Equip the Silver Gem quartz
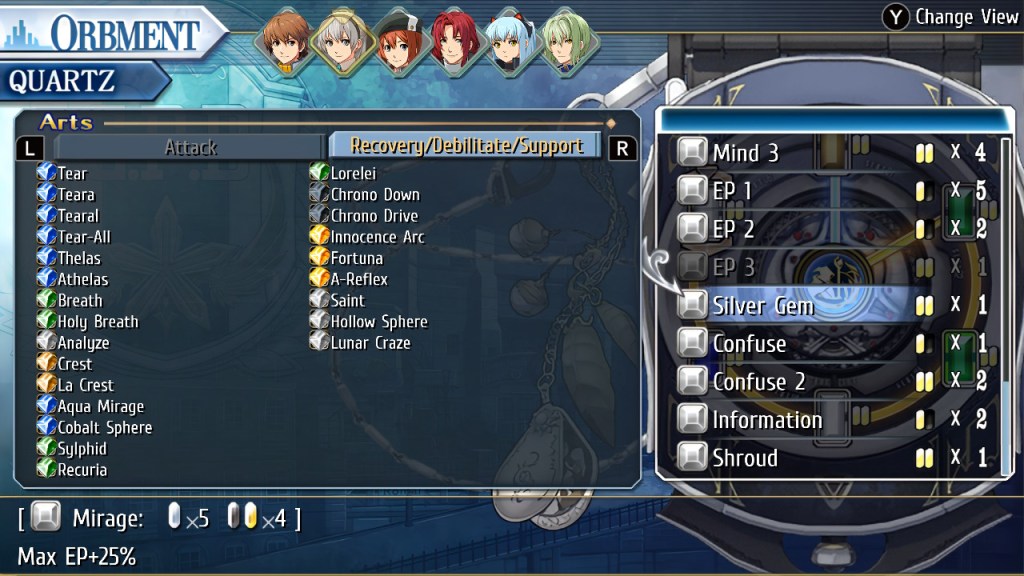Screen dimensions: 1024x576 (x=763, y=305)
